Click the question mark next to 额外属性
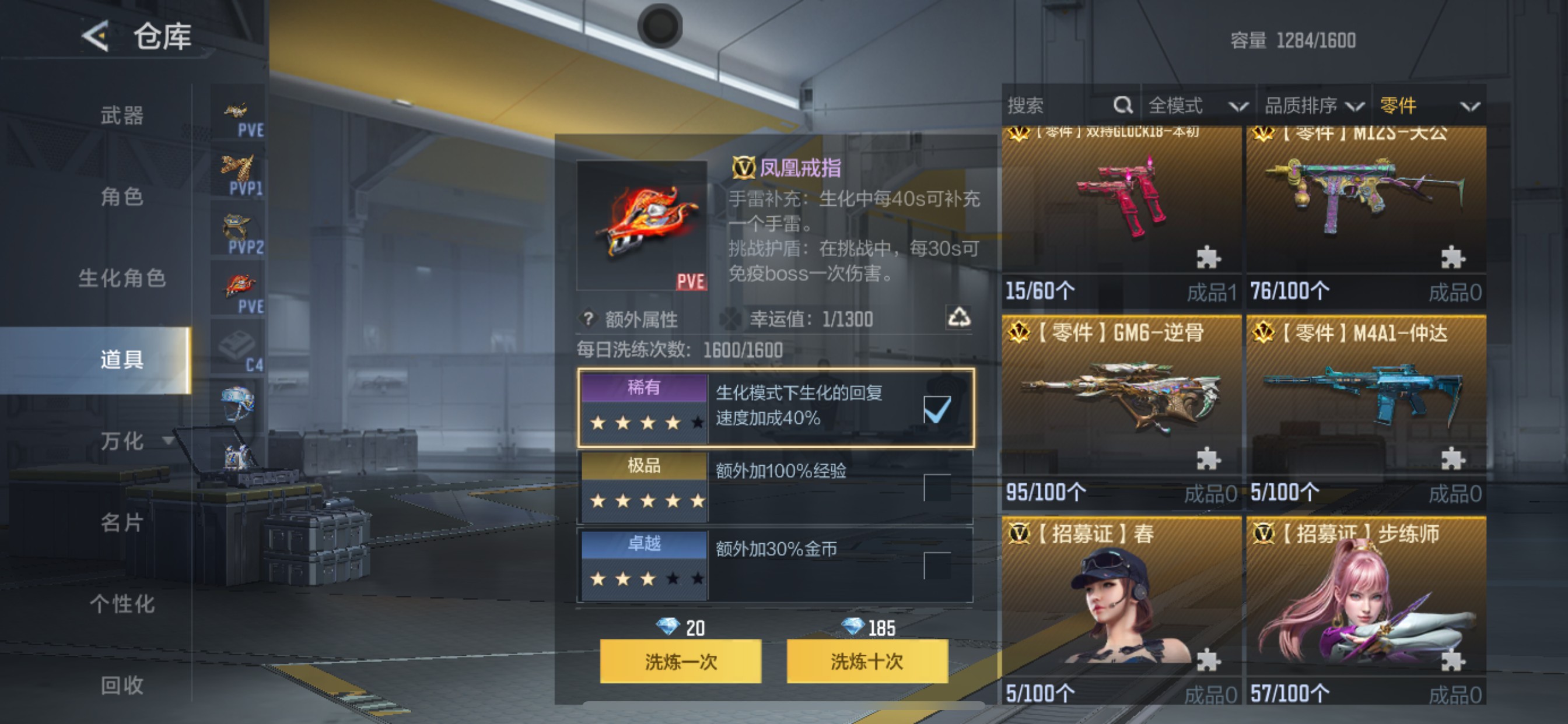1568x724 pixels. 587,319
